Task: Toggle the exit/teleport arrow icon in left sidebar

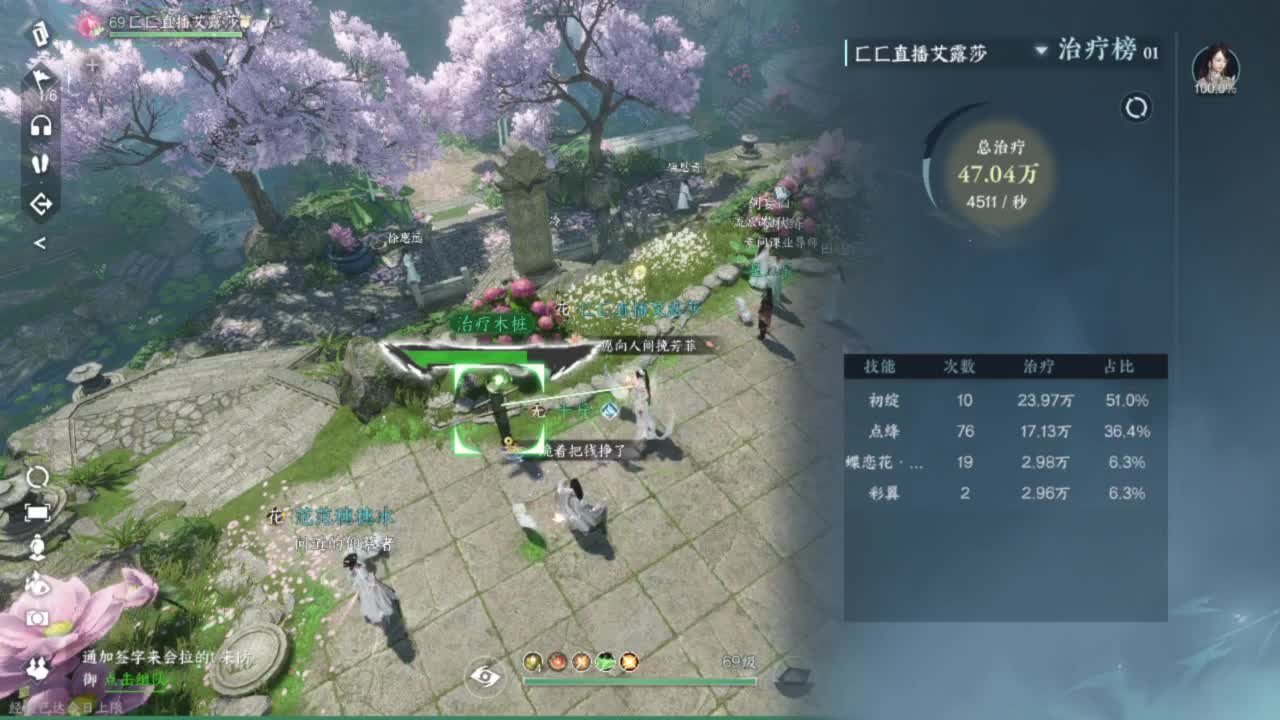Action: (x=40, y=200)
